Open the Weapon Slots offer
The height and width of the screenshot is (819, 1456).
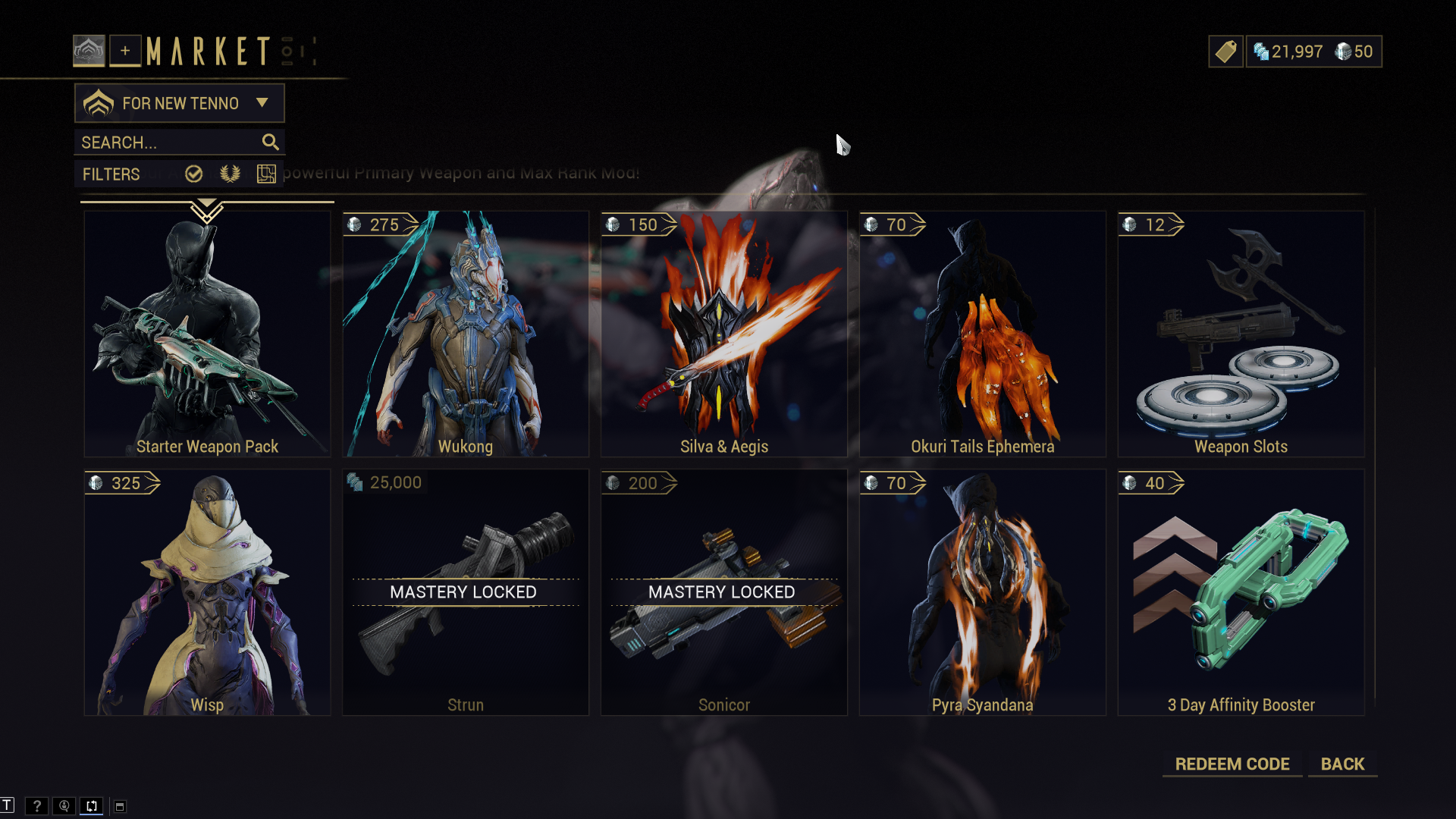click(1241, 334)
